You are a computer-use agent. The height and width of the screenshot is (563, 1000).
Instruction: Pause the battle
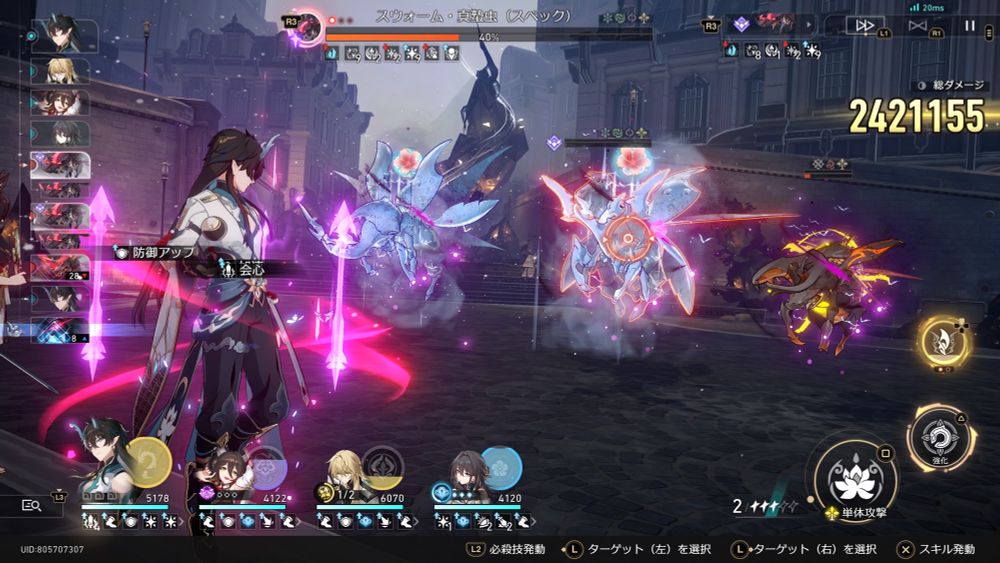(x=970, y=25)
